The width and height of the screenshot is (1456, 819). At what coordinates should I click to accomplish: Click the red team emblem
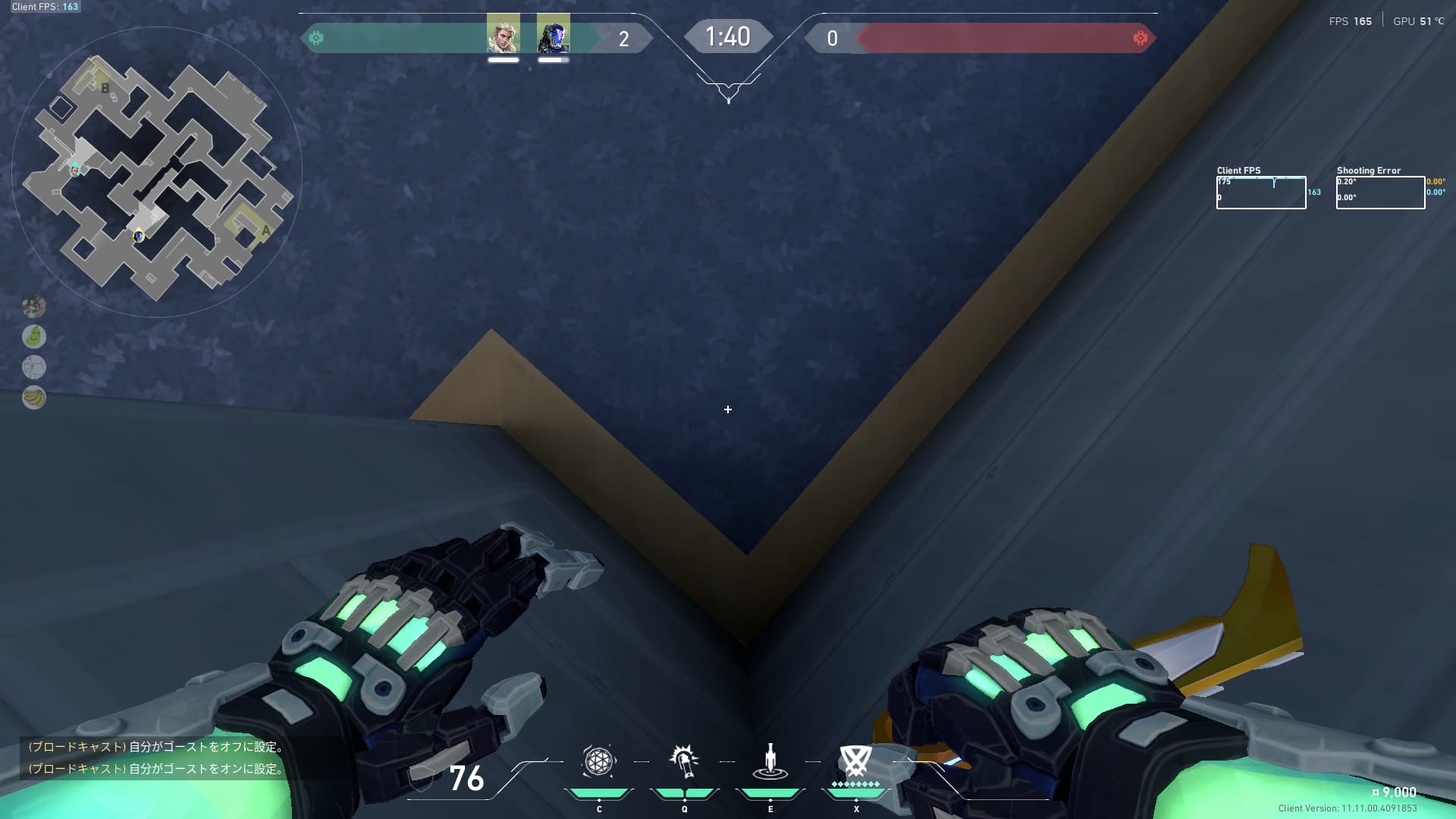[1140, 38]
